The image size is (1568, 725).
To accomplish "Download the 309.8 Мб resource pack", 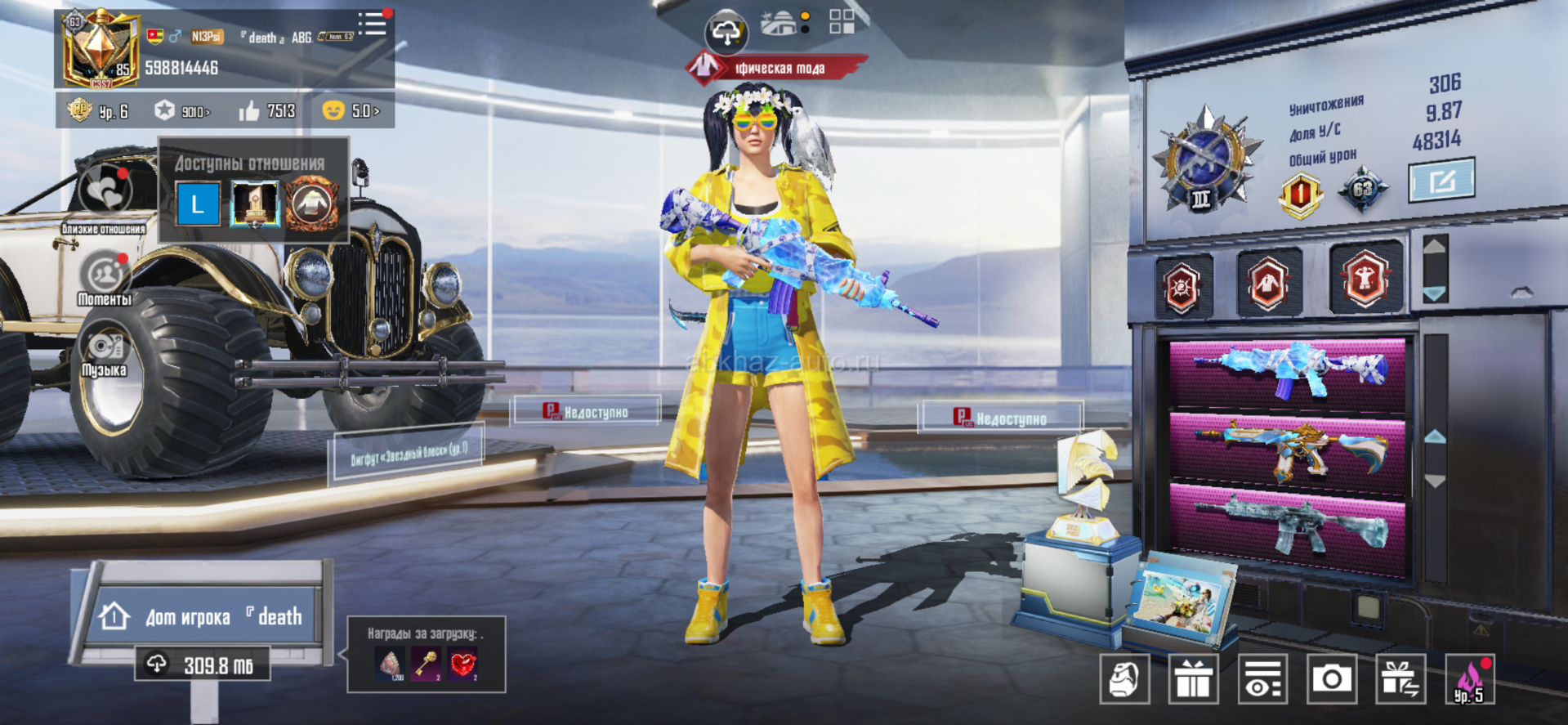I will [203, 665].
